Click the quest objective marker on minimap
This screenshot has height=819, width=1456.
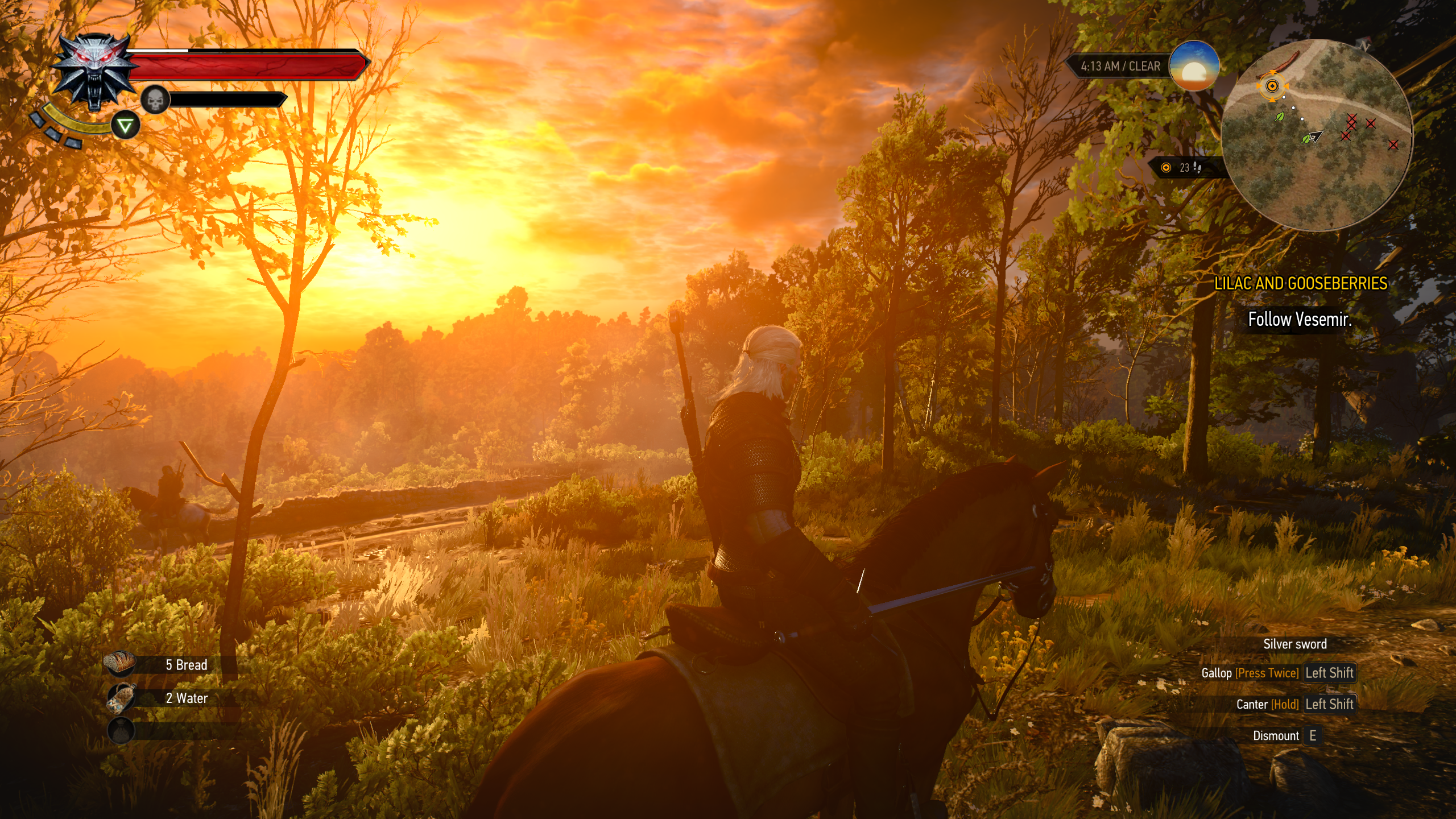(x=1272, y=86)
